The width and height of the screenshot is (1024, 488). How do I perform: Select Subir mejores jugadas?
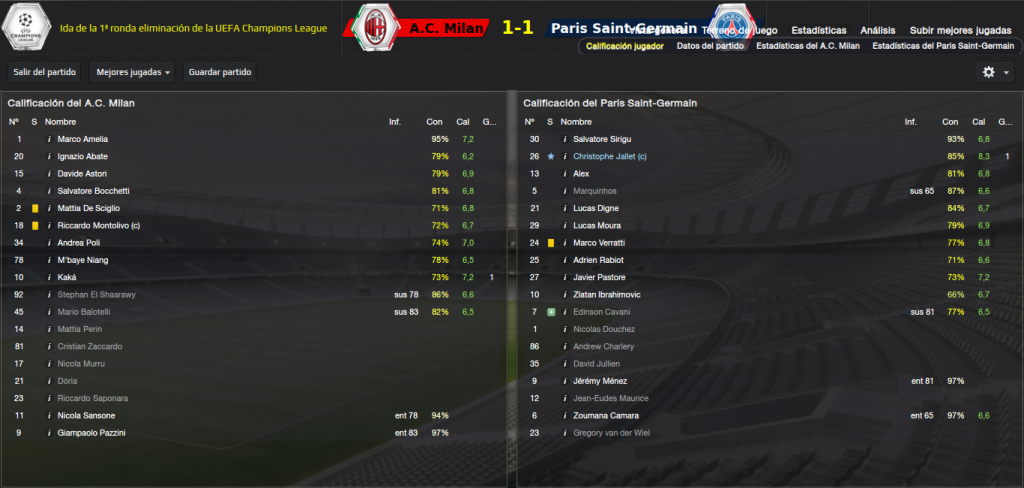[x=961, y=30]
